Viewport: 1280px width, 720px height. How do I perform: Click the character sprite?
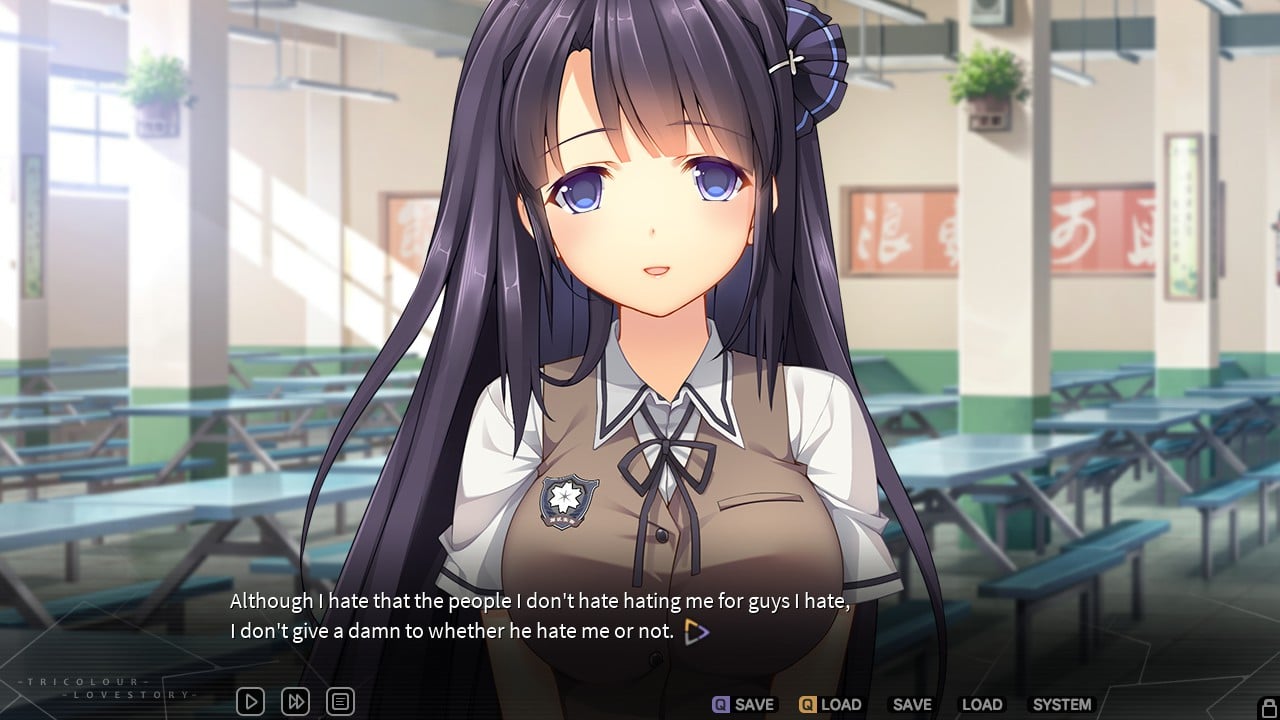point(640,300)
